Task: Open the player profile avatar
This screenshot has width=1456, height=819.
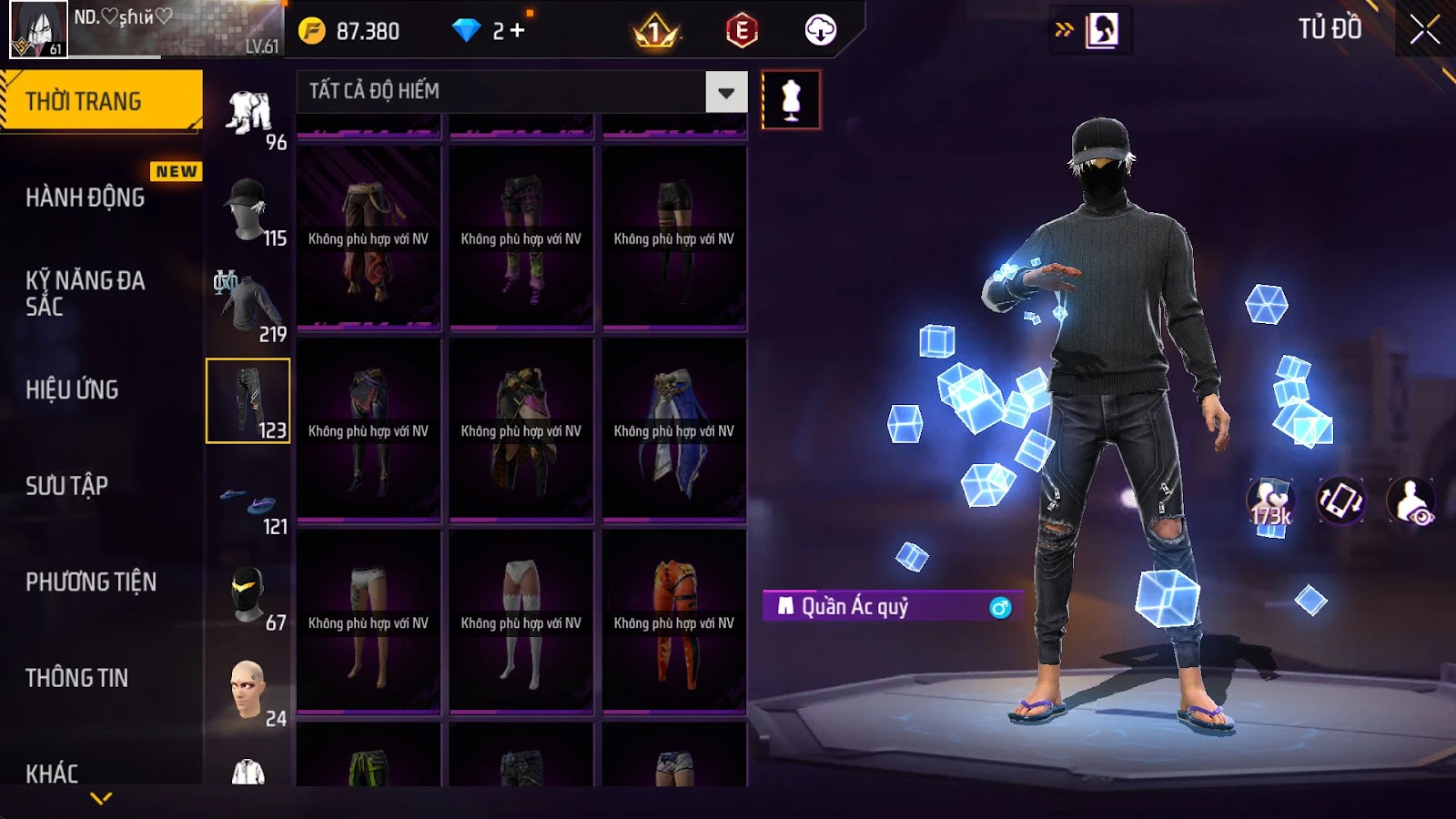Action: coord(38,29)
